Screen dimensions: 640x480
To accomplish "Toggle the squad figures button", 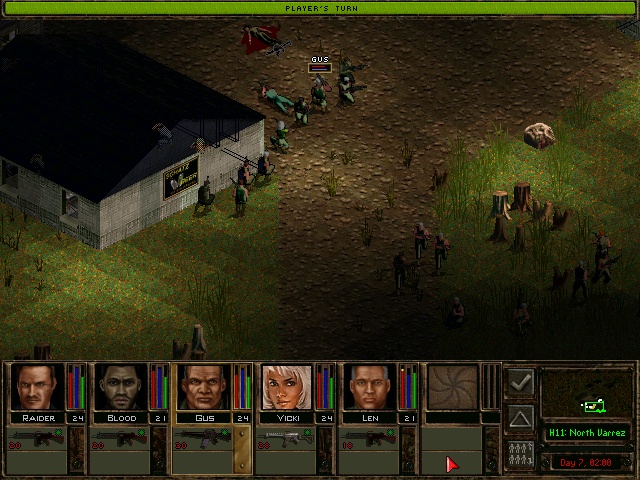I will tap(520, 453).
